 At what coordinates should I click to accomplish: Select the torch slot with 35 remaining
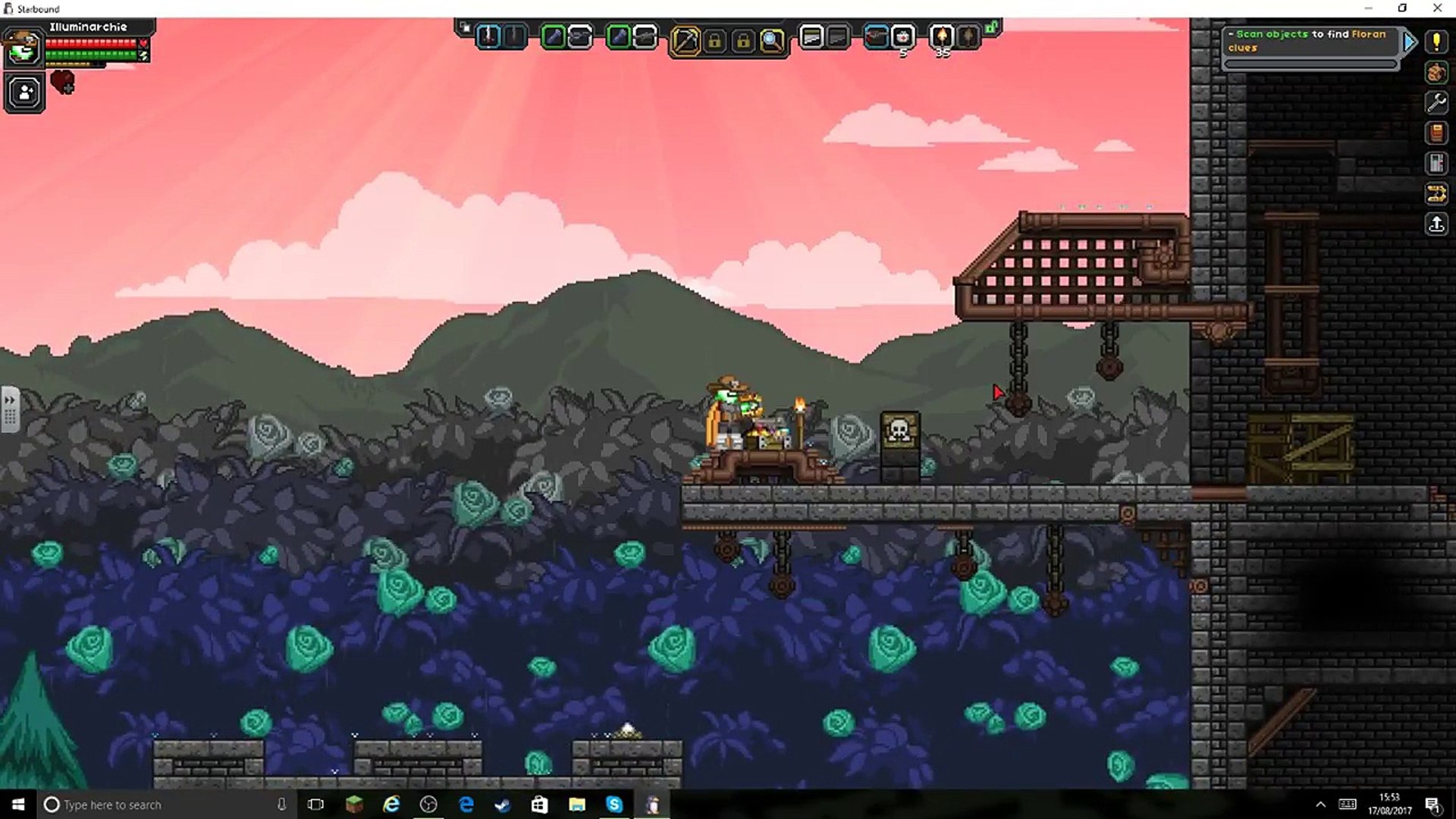[x=942, y=37]
